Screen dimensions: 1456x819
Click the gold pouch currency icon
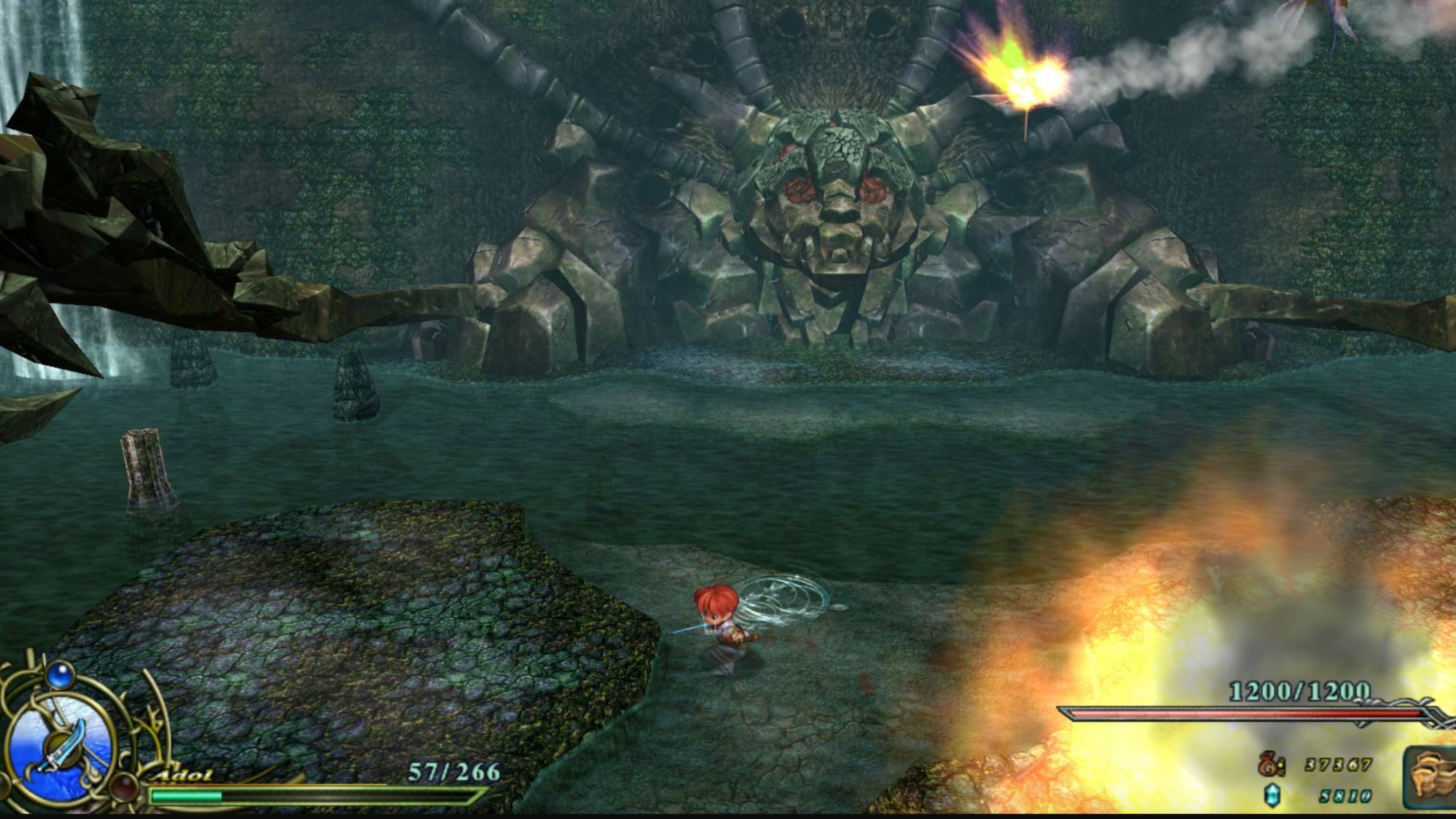pyautogui.click(x=1268, y=766)
